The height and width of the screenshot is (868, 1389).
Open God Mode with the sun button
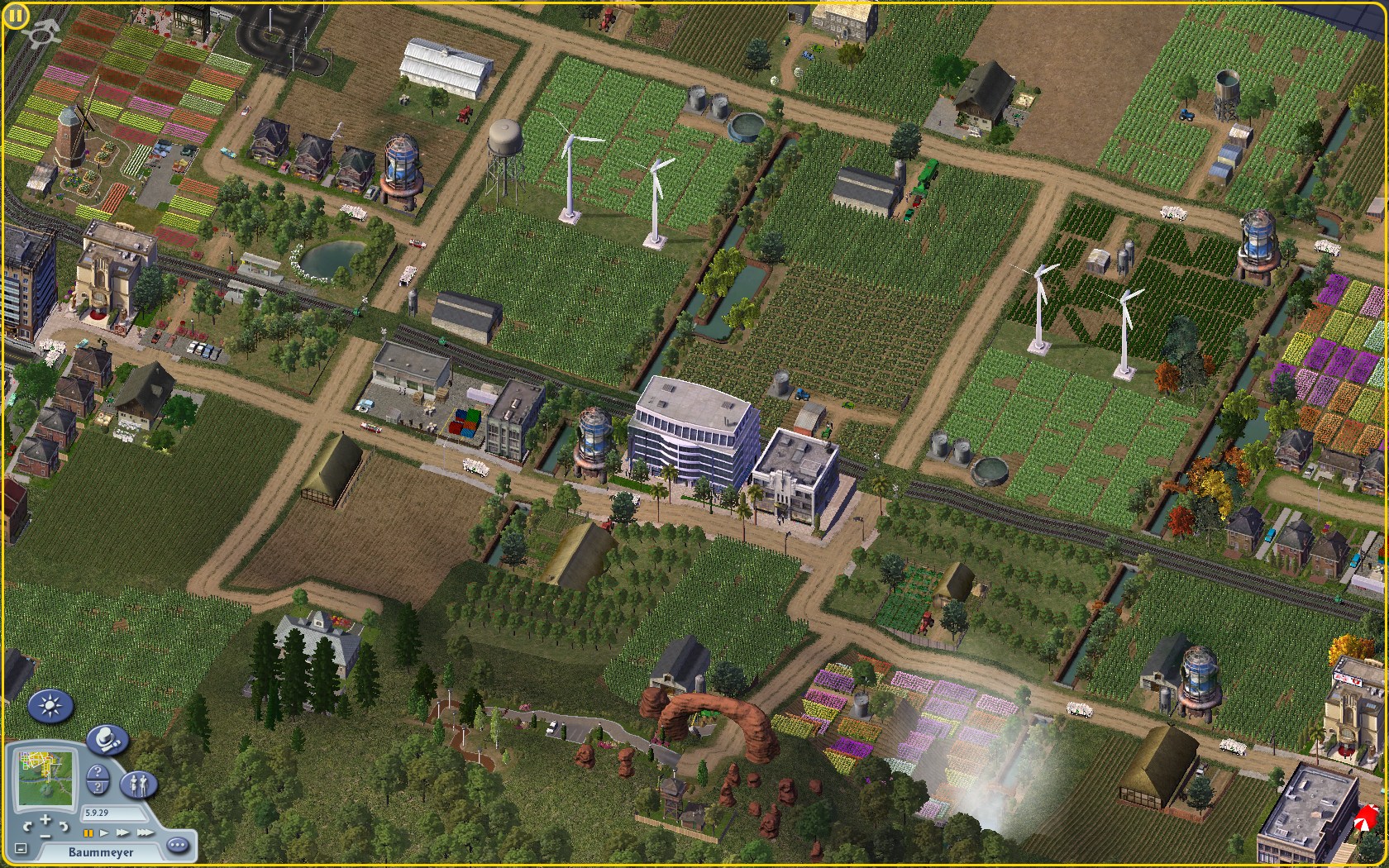pos(51,707)
